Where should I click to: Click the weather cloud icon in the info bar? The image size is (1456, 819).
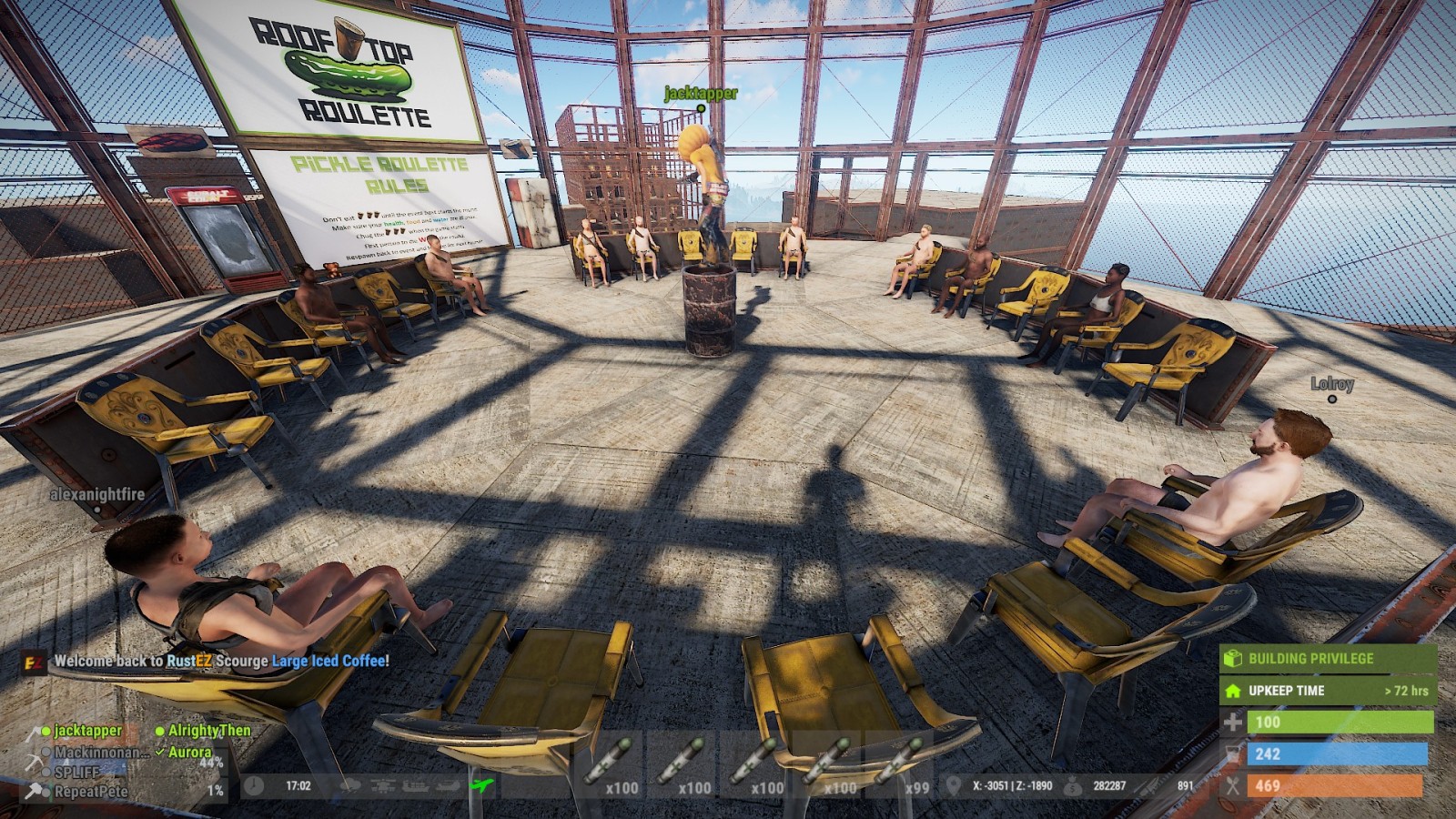click(x=349, y=785)
